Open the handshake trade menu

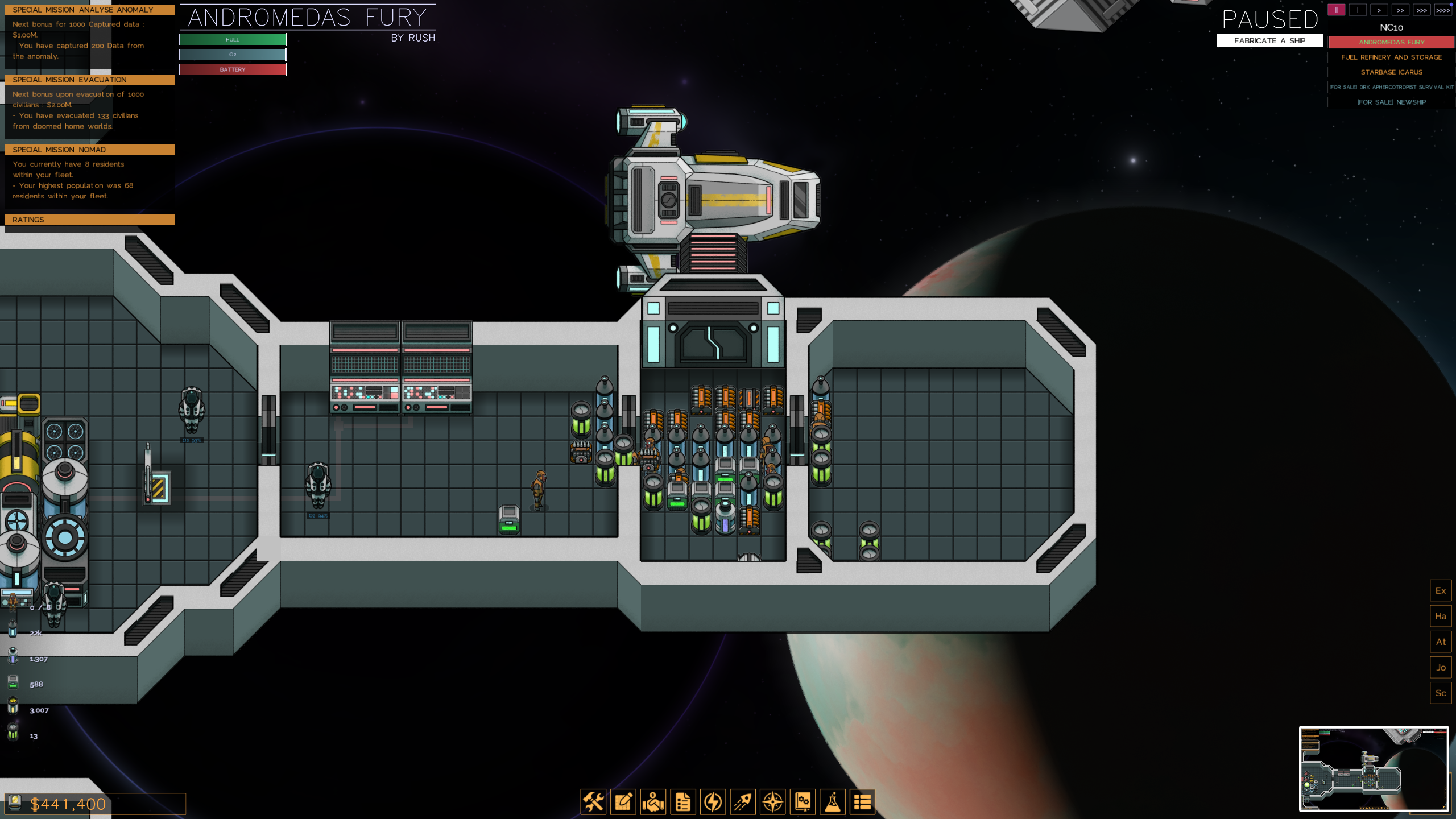point(653,802)
